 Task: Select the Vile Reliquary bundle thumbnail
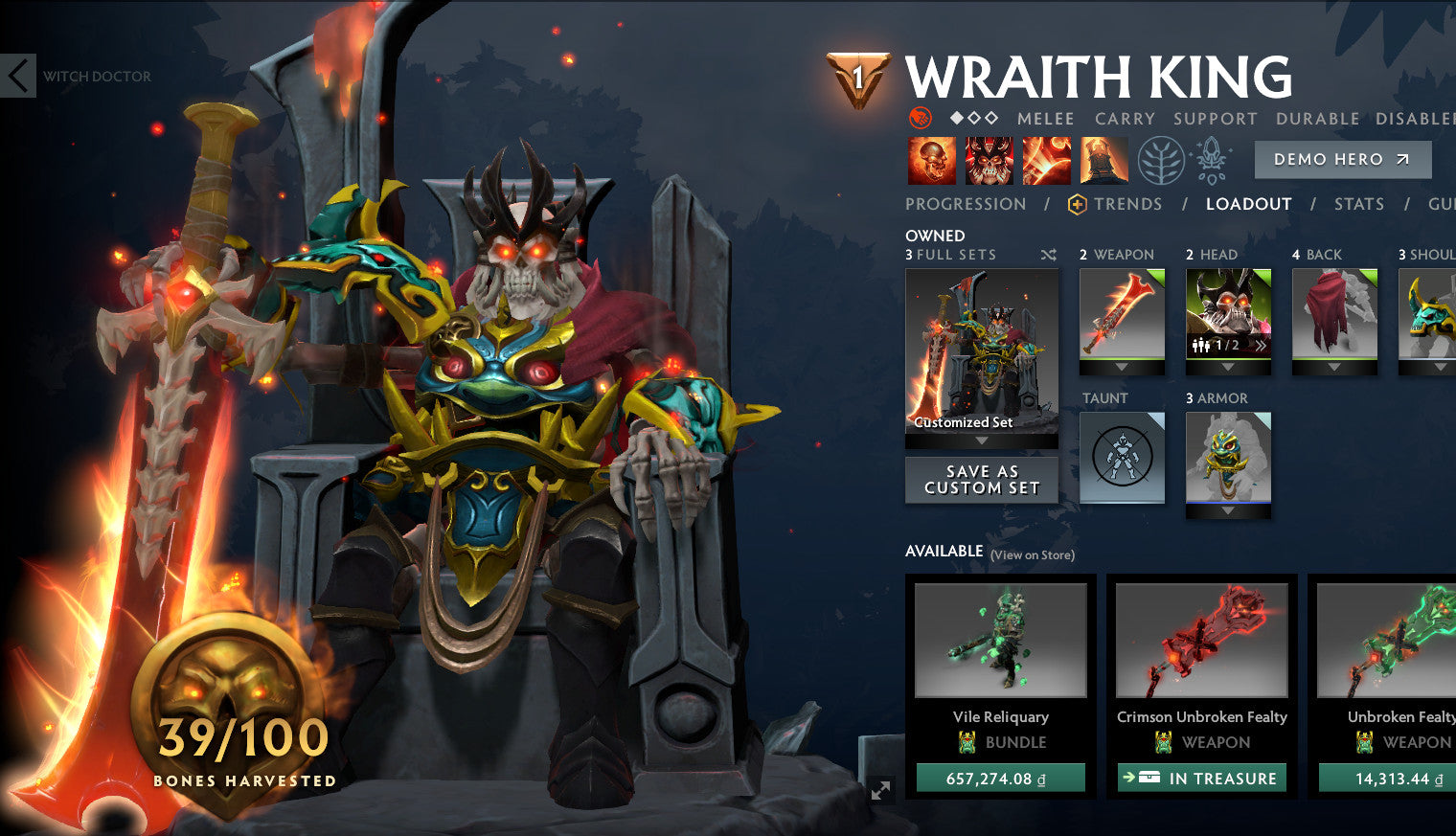point(1000,641)
